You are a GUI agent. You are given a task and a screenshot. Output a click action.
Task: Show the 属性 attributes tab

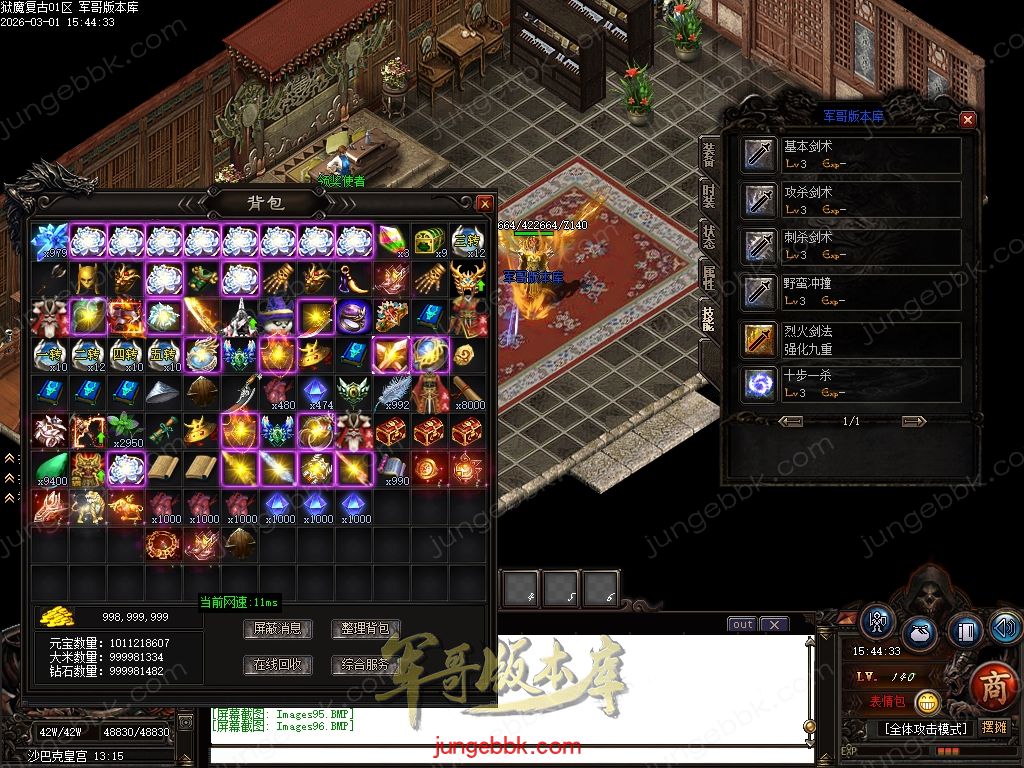click(709, 279)
